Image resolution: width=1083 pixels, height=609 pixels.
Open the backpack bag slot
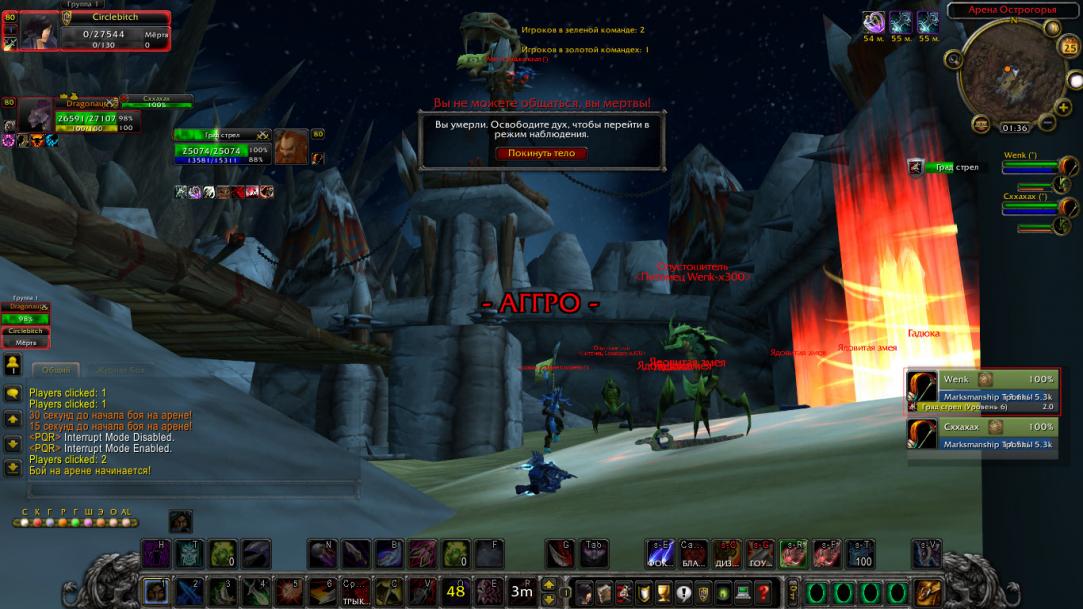[x=928, y=592]
